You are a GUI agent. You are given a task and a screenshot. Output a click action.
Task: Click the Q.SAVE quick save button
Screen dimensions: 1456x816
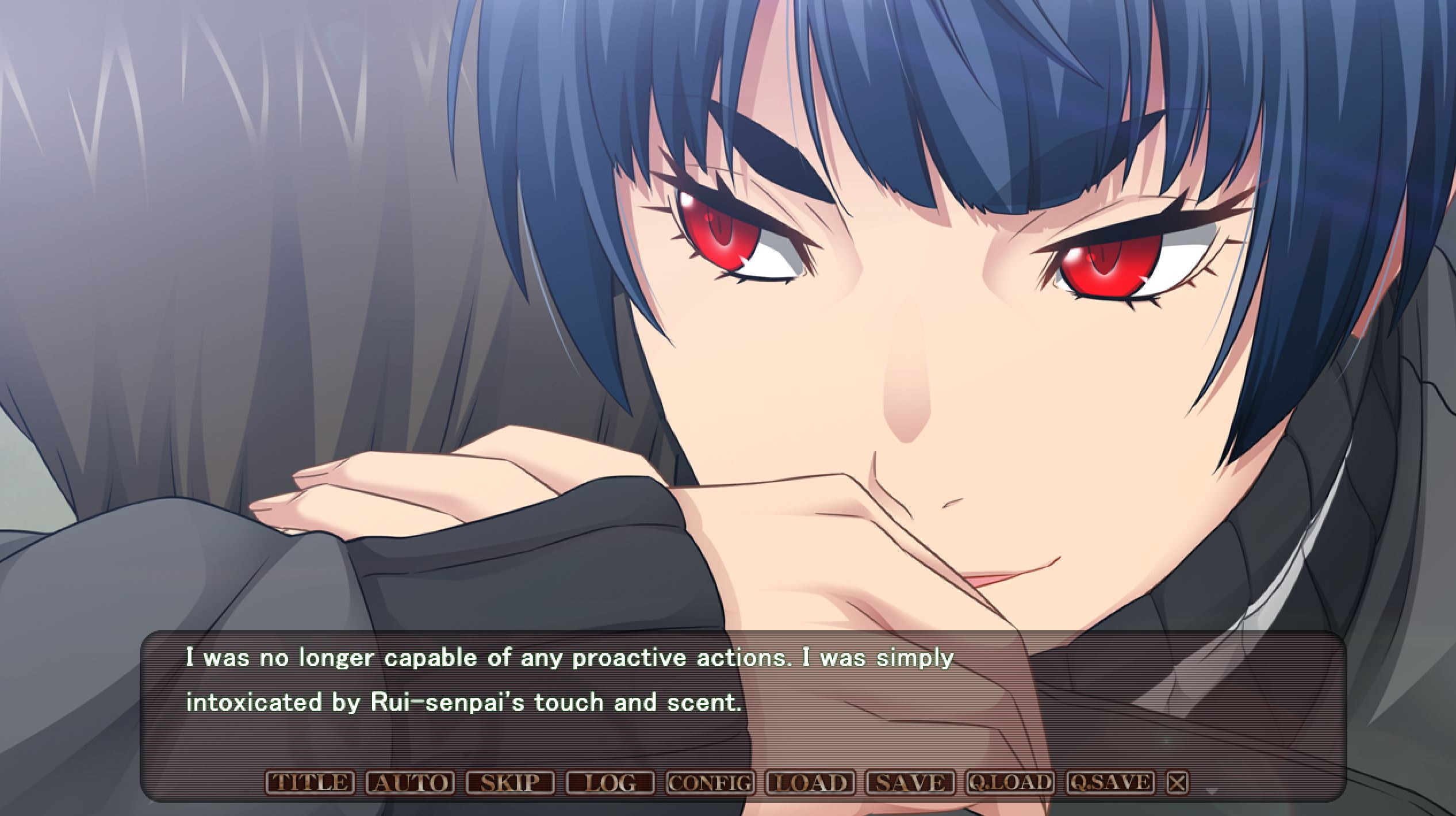tap(1110, 782)
